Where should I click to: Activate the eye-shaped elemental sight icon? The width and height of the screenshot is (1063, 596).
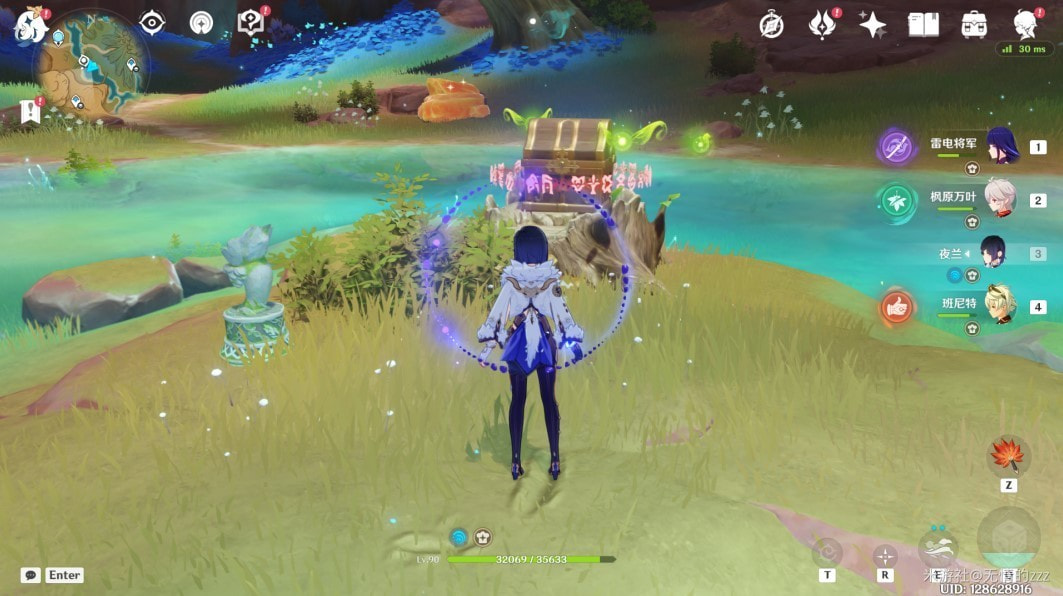(151, 22)
